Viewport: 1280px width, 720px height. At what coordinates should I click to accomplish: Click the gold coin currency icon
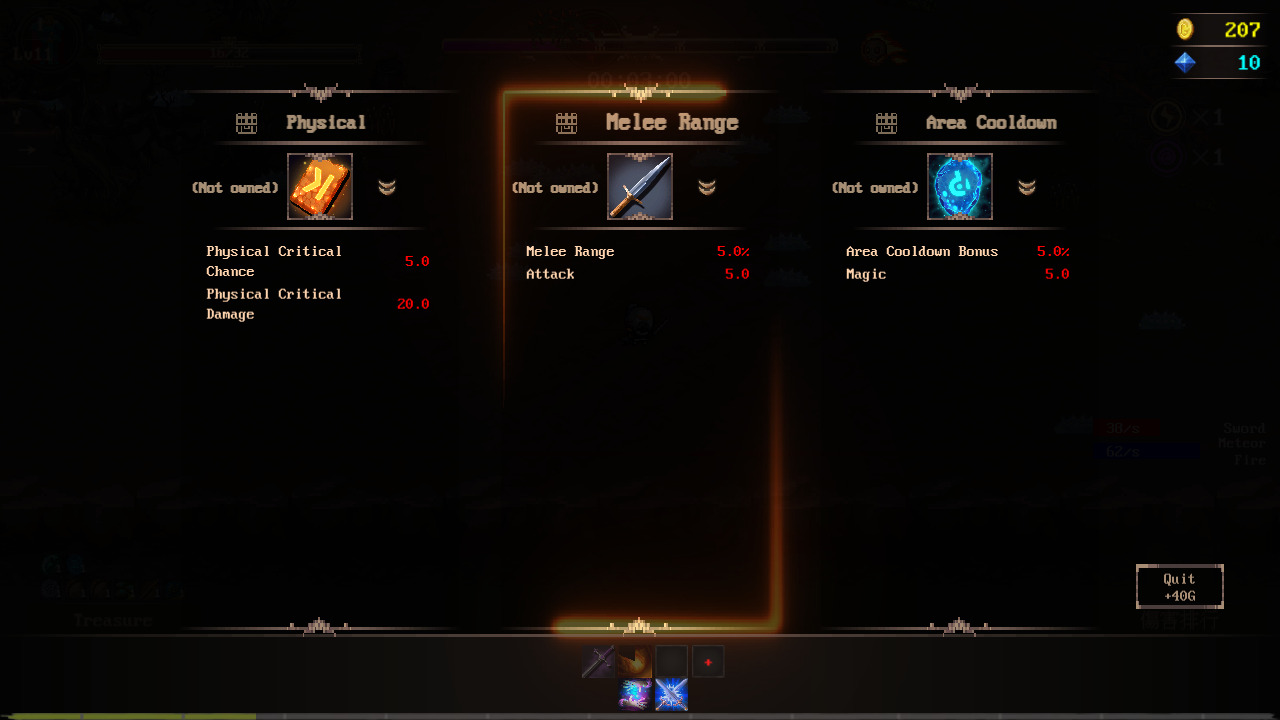tap(1186, 29)
